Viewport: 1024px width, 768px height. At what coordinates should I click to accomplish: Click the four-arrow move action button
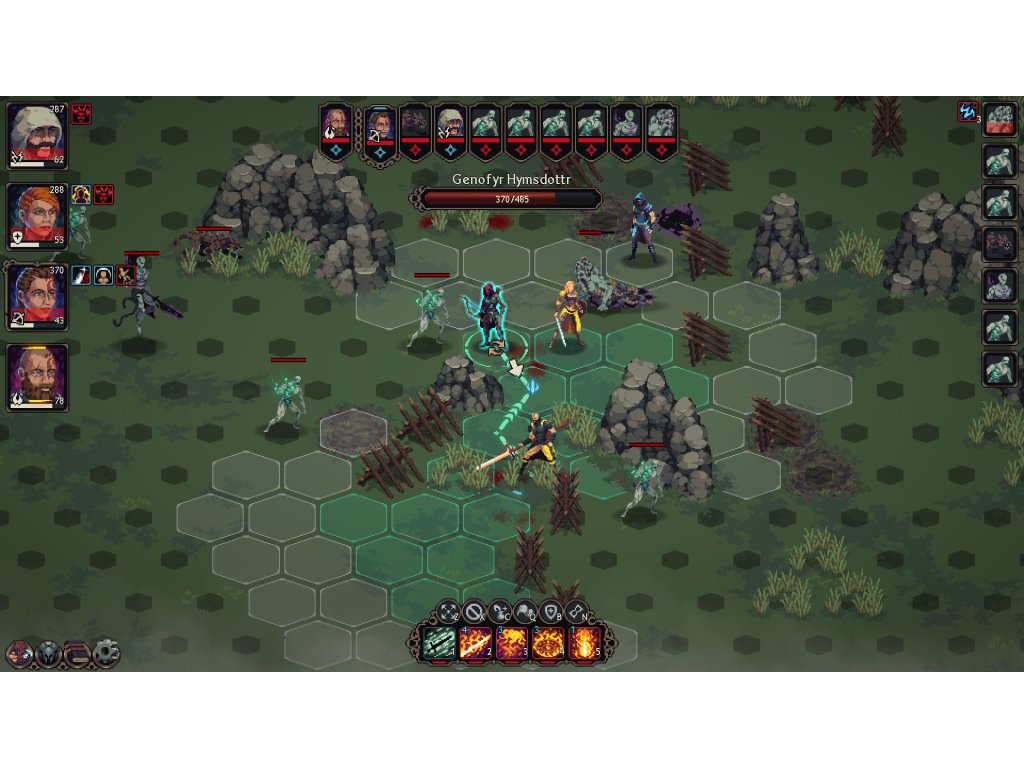point(449,610)
